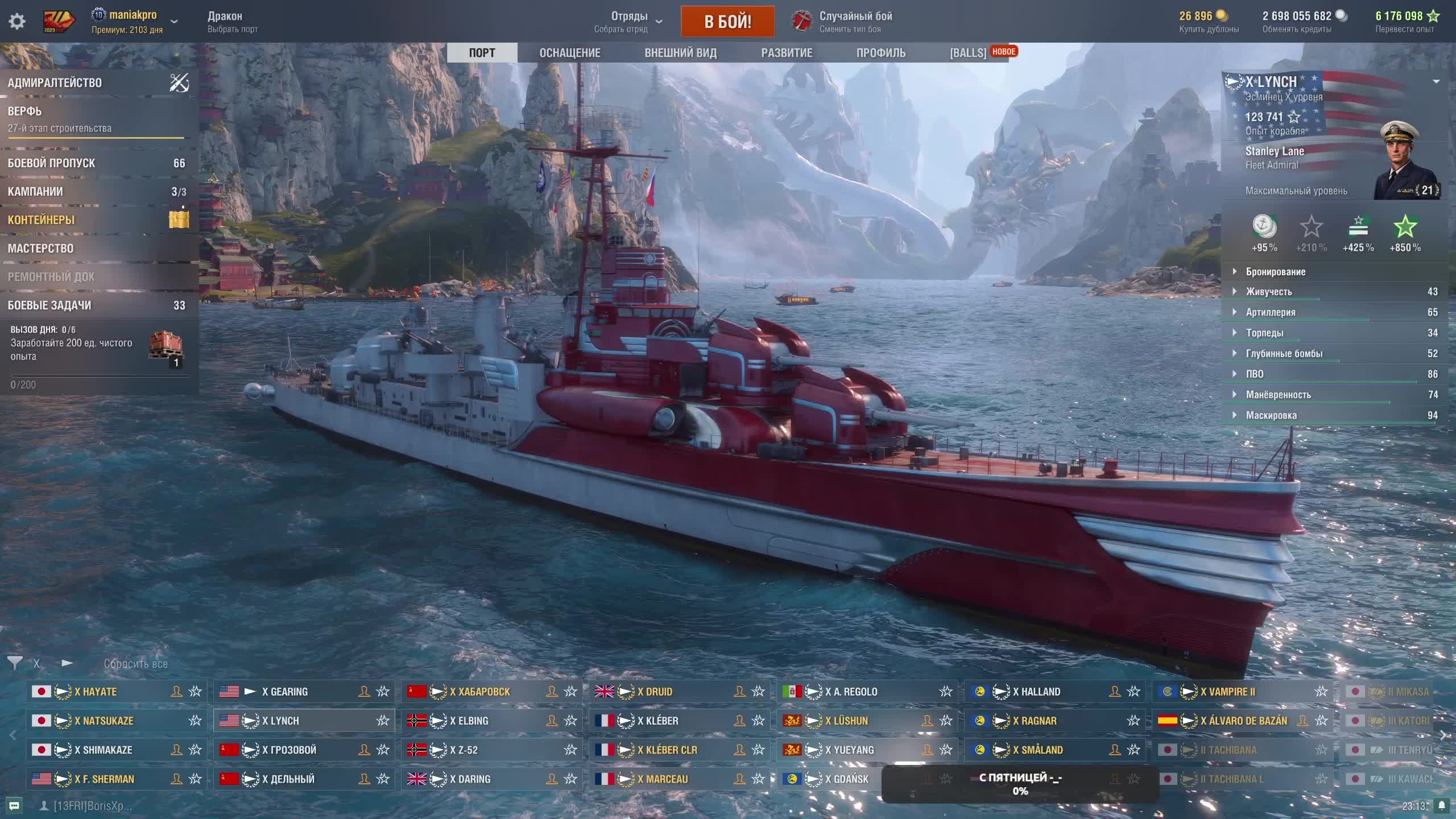The image size is (1456, 819).
Task: Show the ПРОФИЛЬ tab
Action: (880, 53)
